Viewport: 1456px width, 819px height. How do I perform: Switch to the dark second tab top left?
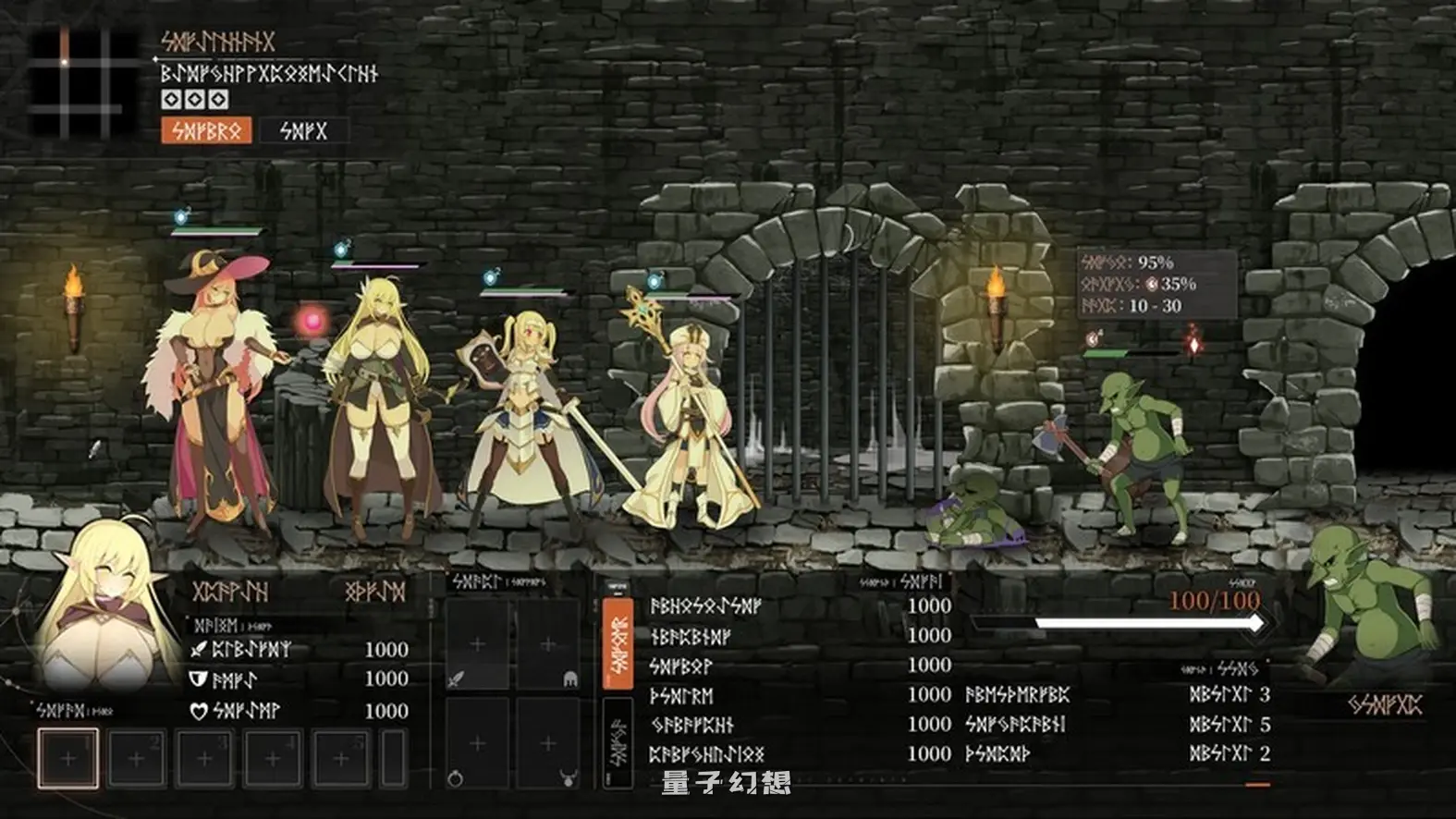click(x=301, y=130)
